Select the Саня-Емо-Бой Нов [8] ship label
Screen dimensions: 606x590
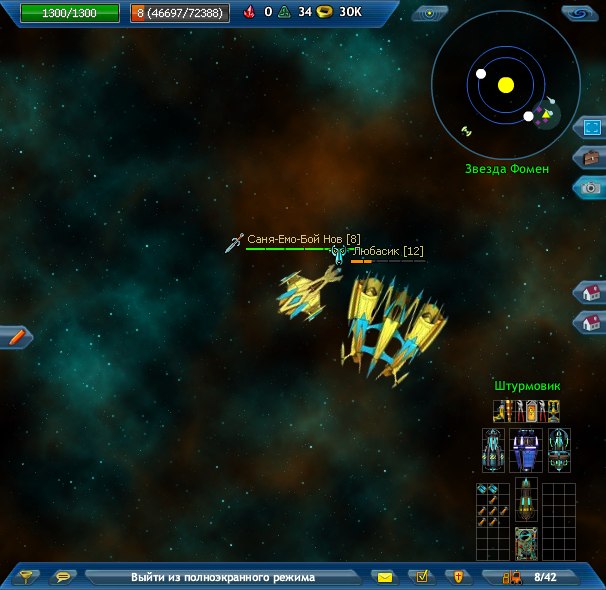click(303, 240)
